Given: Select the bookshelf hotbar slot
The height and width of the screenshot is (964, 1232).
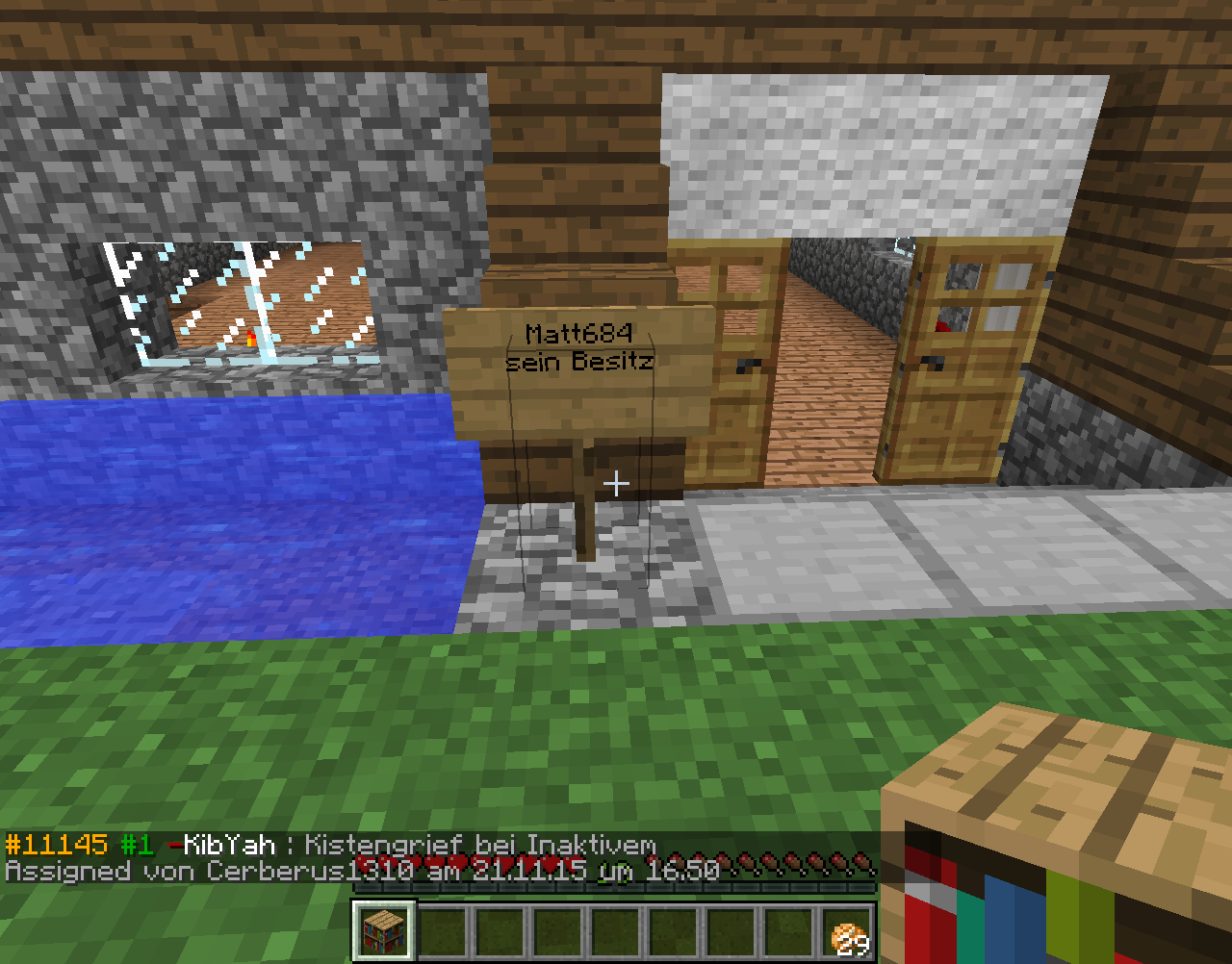Looking at the screenshot, I should [x=384, y=930].
